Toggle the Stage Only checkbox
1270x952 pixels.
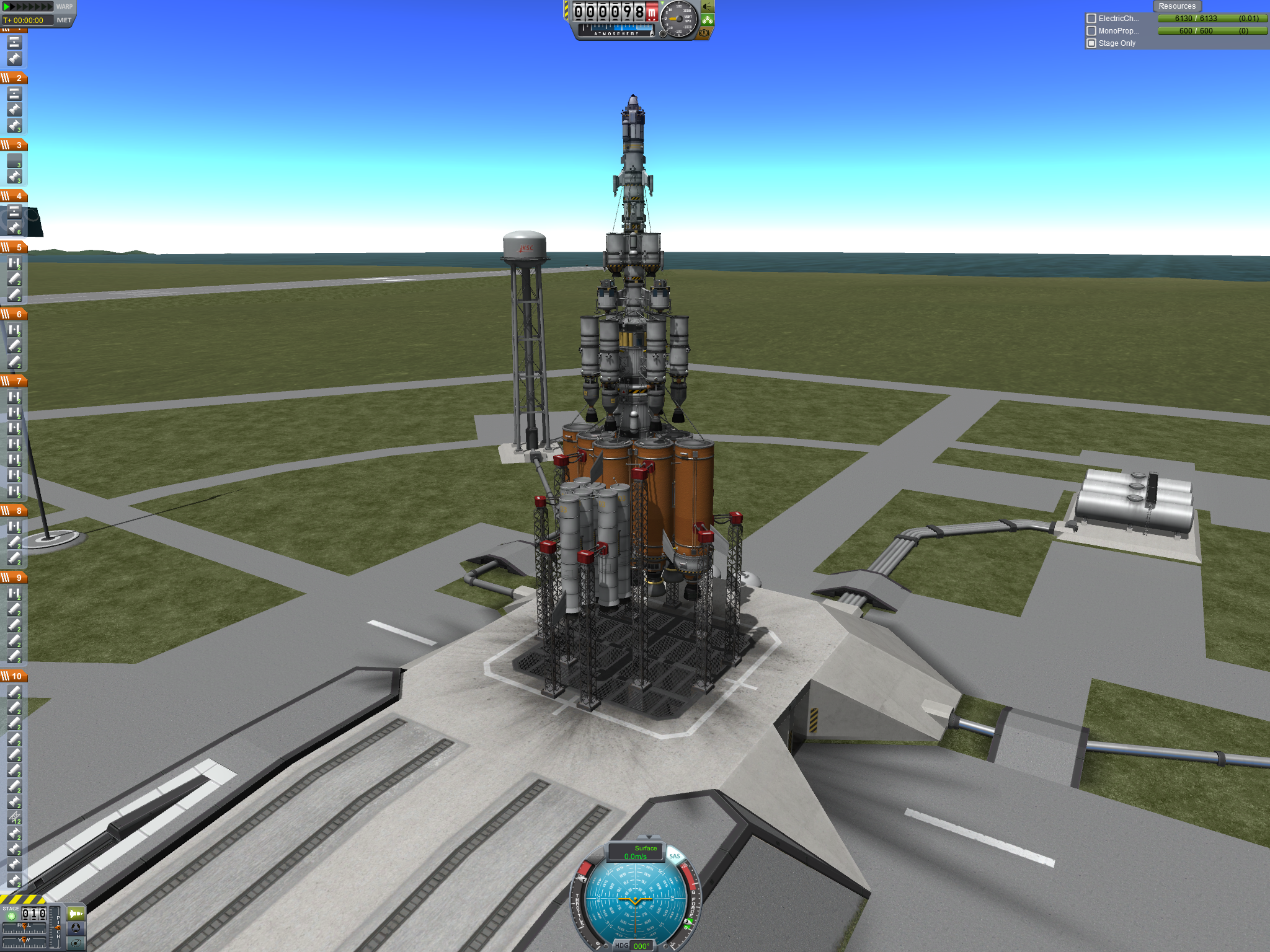click(1091, 43)
